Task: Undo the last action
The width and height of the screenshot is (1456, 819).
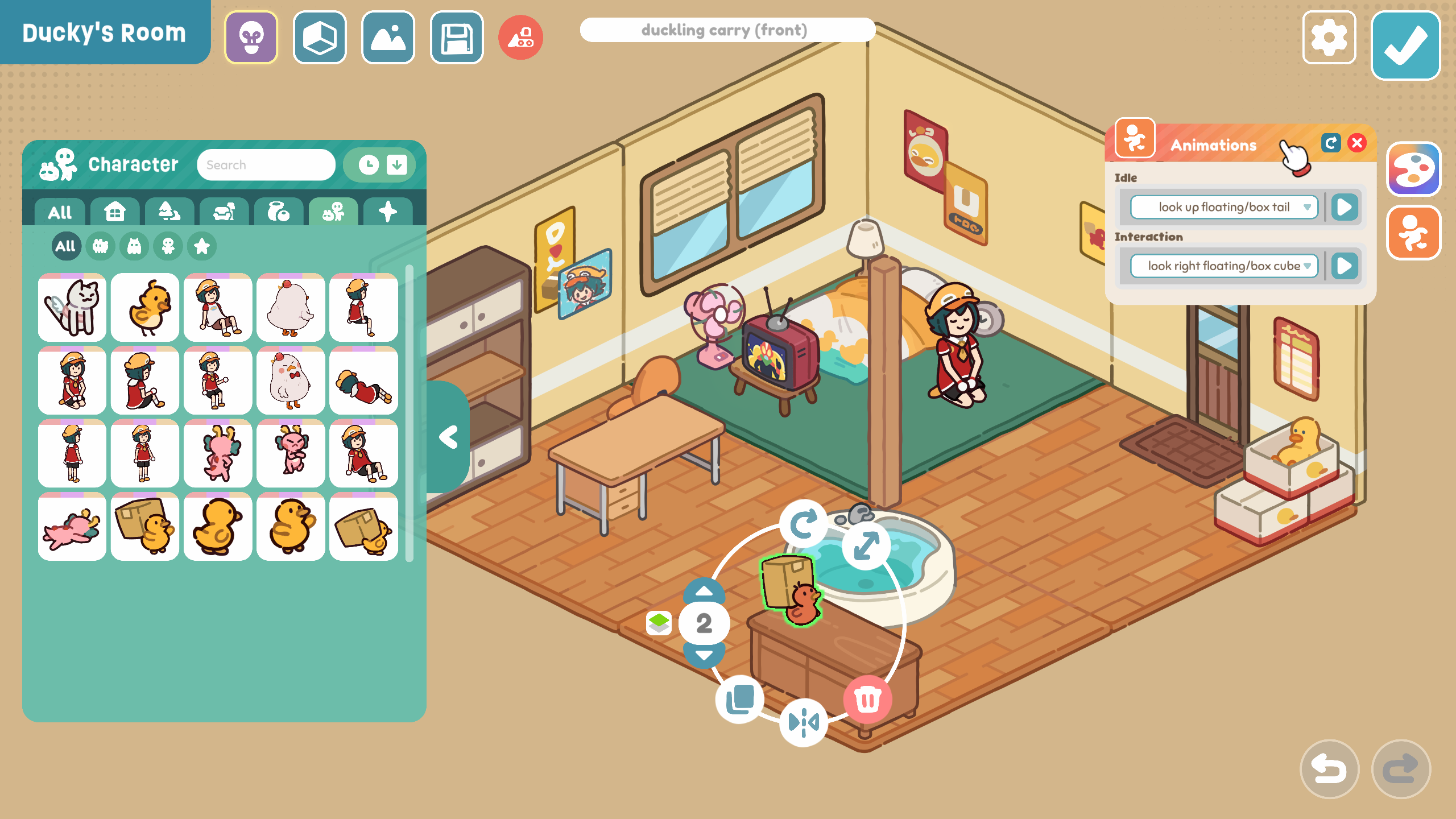Action: click(1329, 769)
